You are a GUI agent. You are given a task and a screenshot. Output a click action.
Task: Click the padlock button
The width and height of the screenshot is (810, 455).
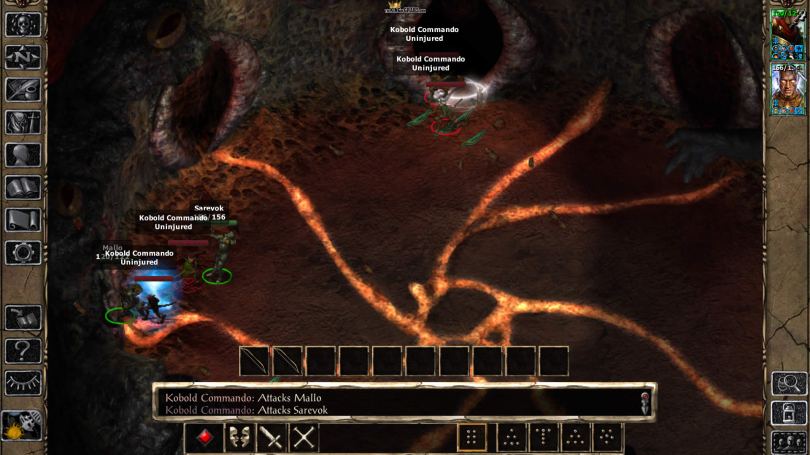click(x=789, y=412)
